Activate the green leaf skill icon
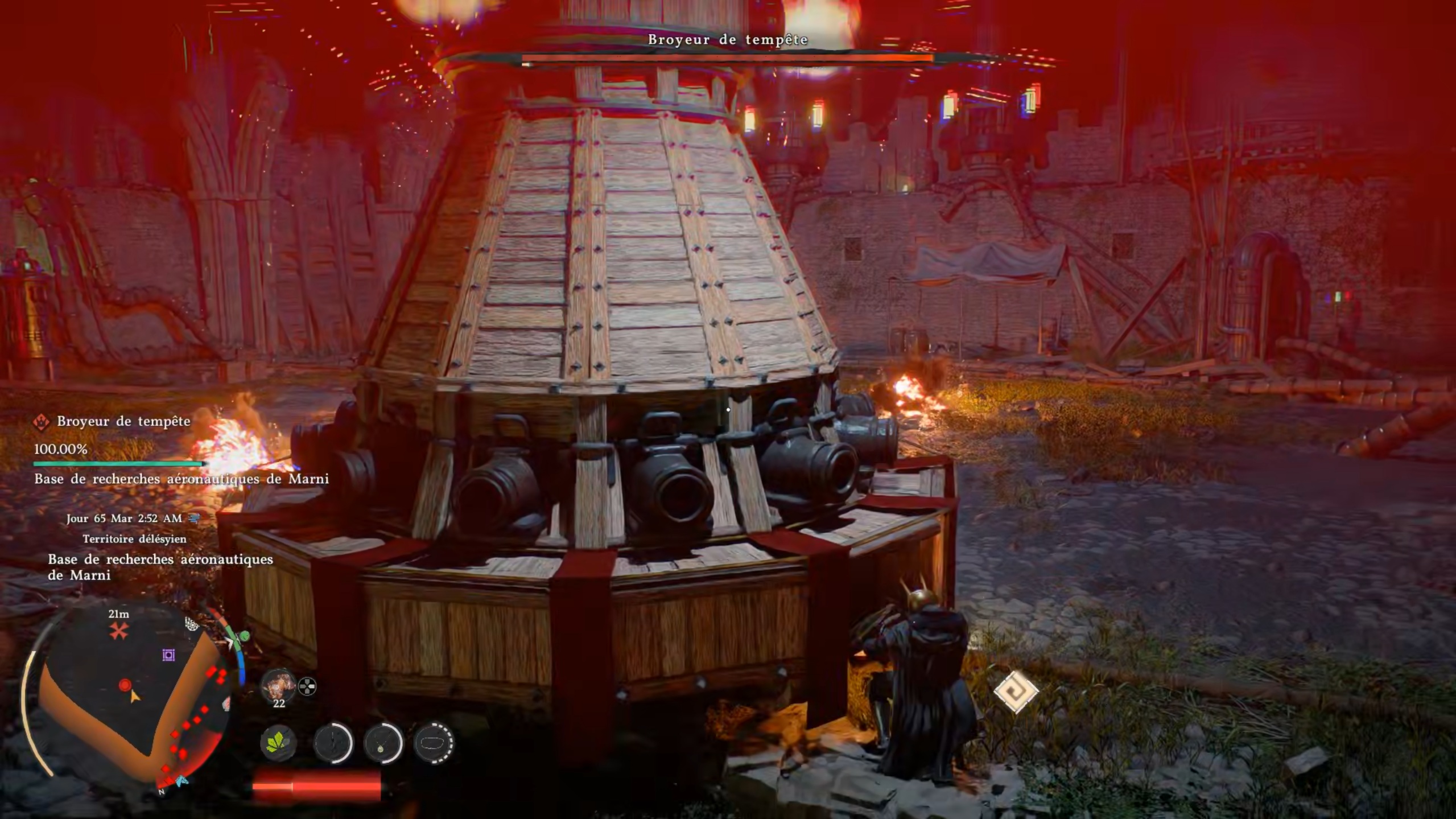 tap(278, 743)
